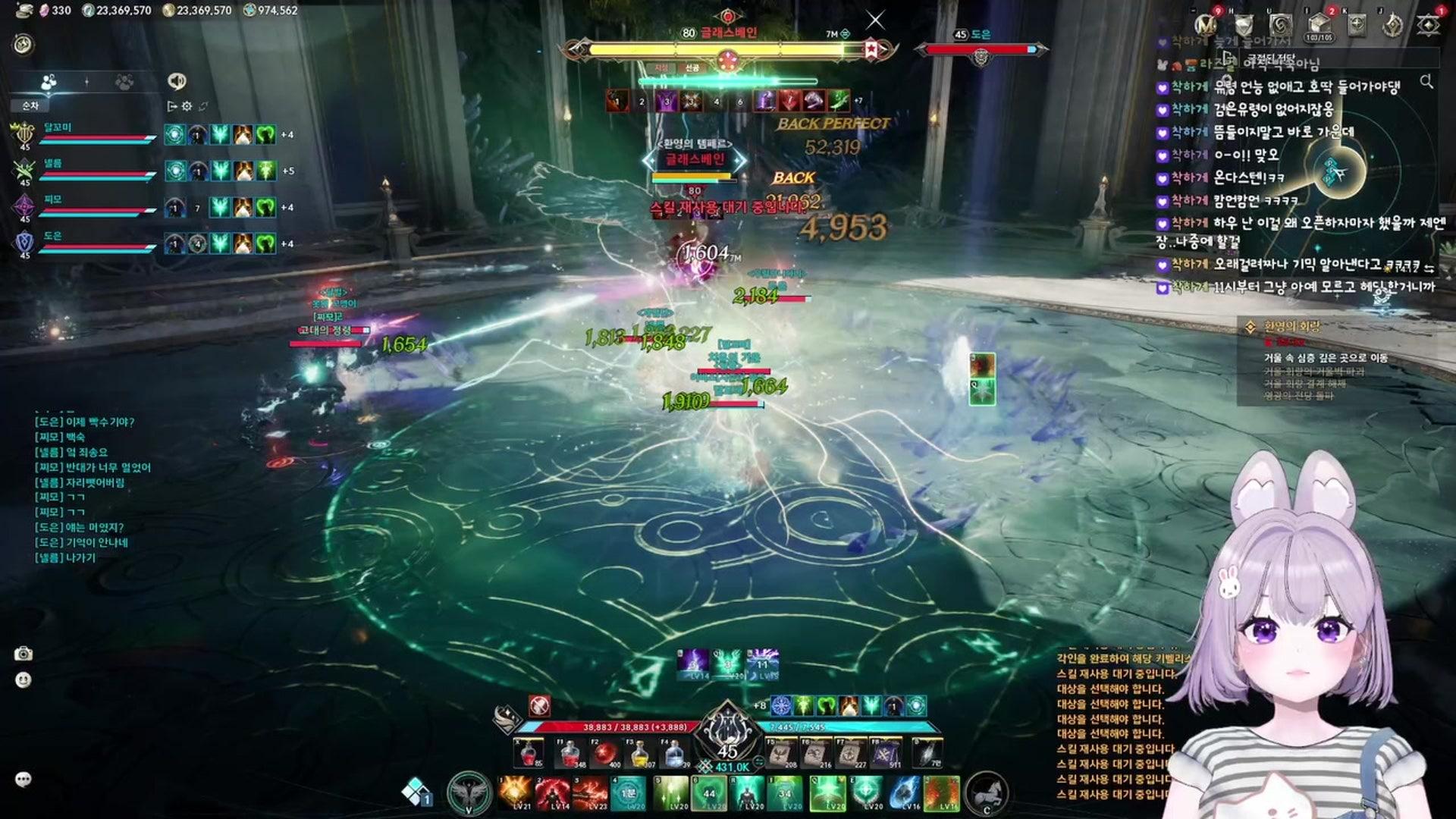Leave party using the exit arrow icon
This screenshot has height=819, width=1456.
172,106
